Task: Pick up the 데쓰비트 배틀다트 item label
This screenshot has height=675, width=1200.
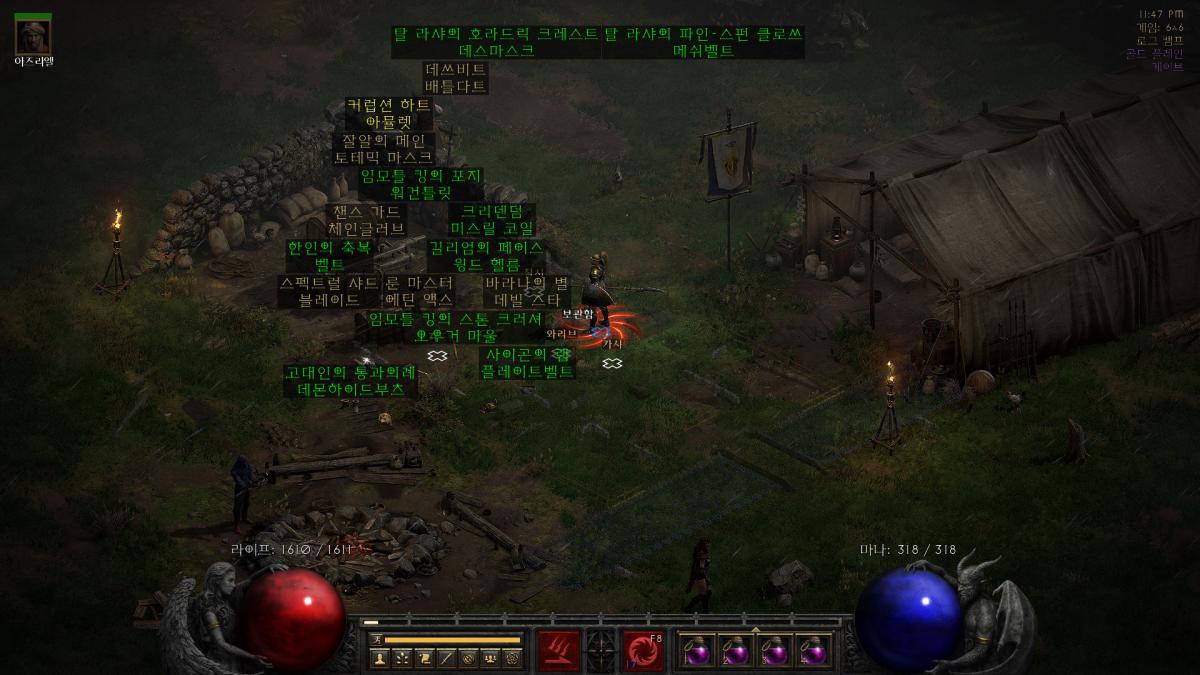Action: point(456,78)
